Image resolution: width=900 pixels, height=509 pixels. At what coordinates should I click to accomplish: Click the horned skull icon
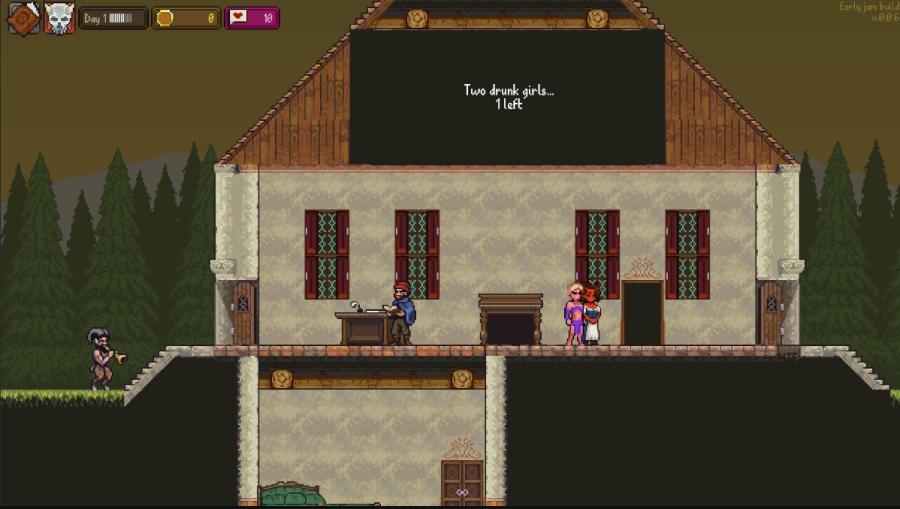point(59,18)
